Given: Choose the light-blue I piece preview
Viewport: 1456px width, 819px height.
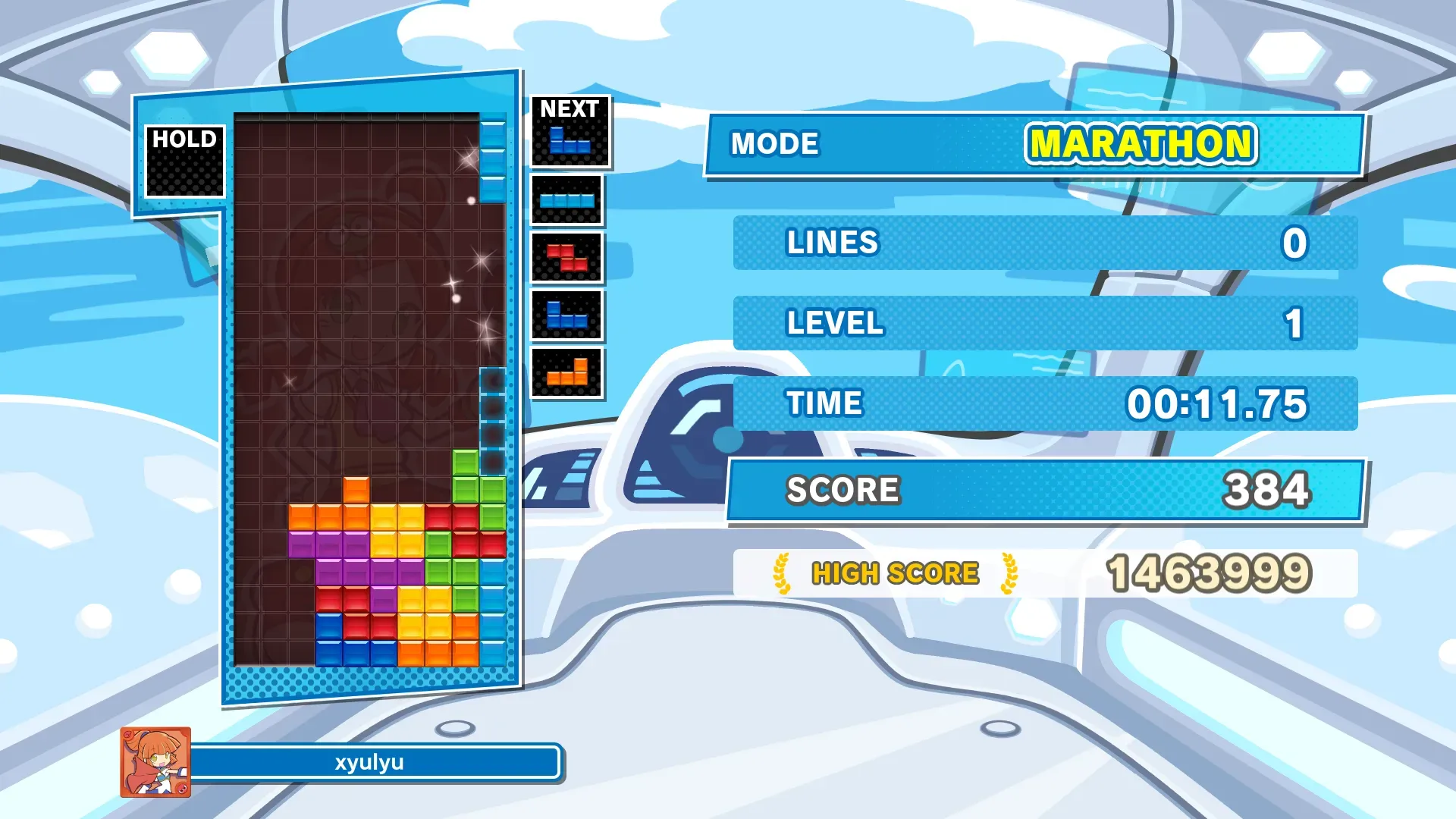Looking at the screenshot, I should (566, 201).
